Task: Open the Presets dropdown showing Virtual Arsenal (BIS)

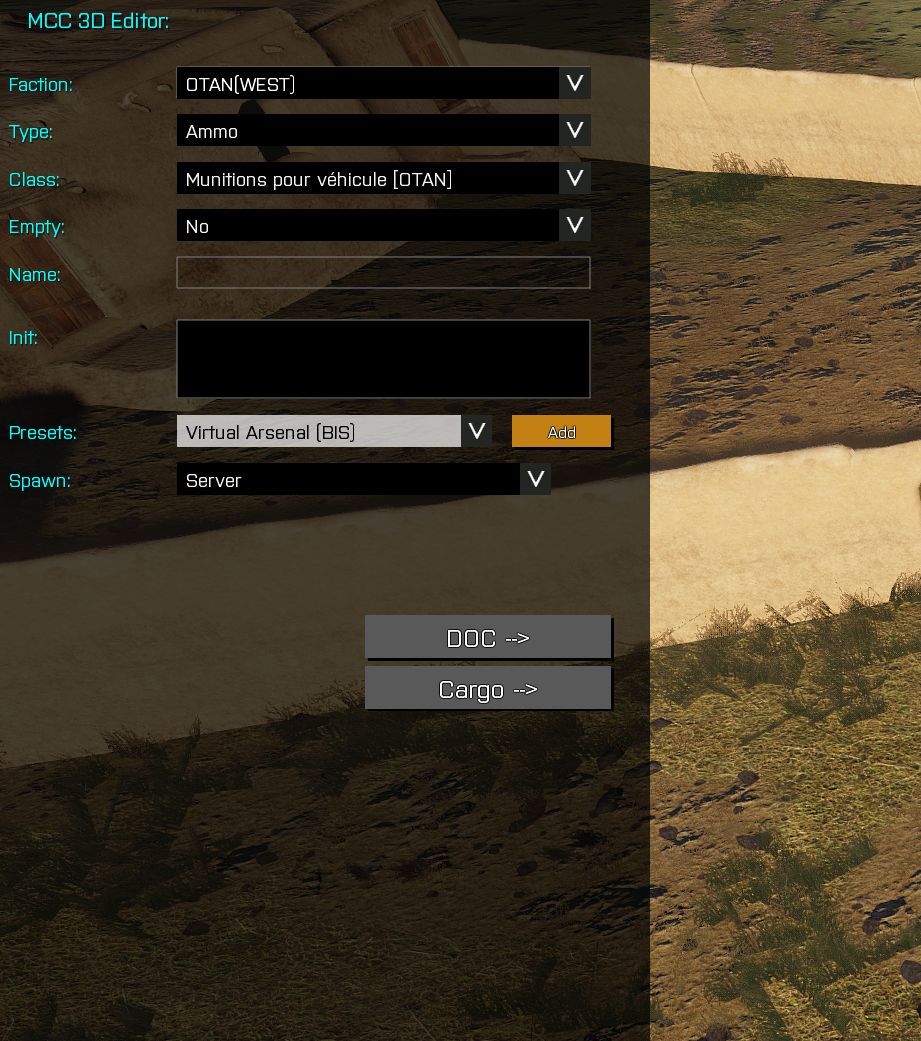Action: coord(333,432)
